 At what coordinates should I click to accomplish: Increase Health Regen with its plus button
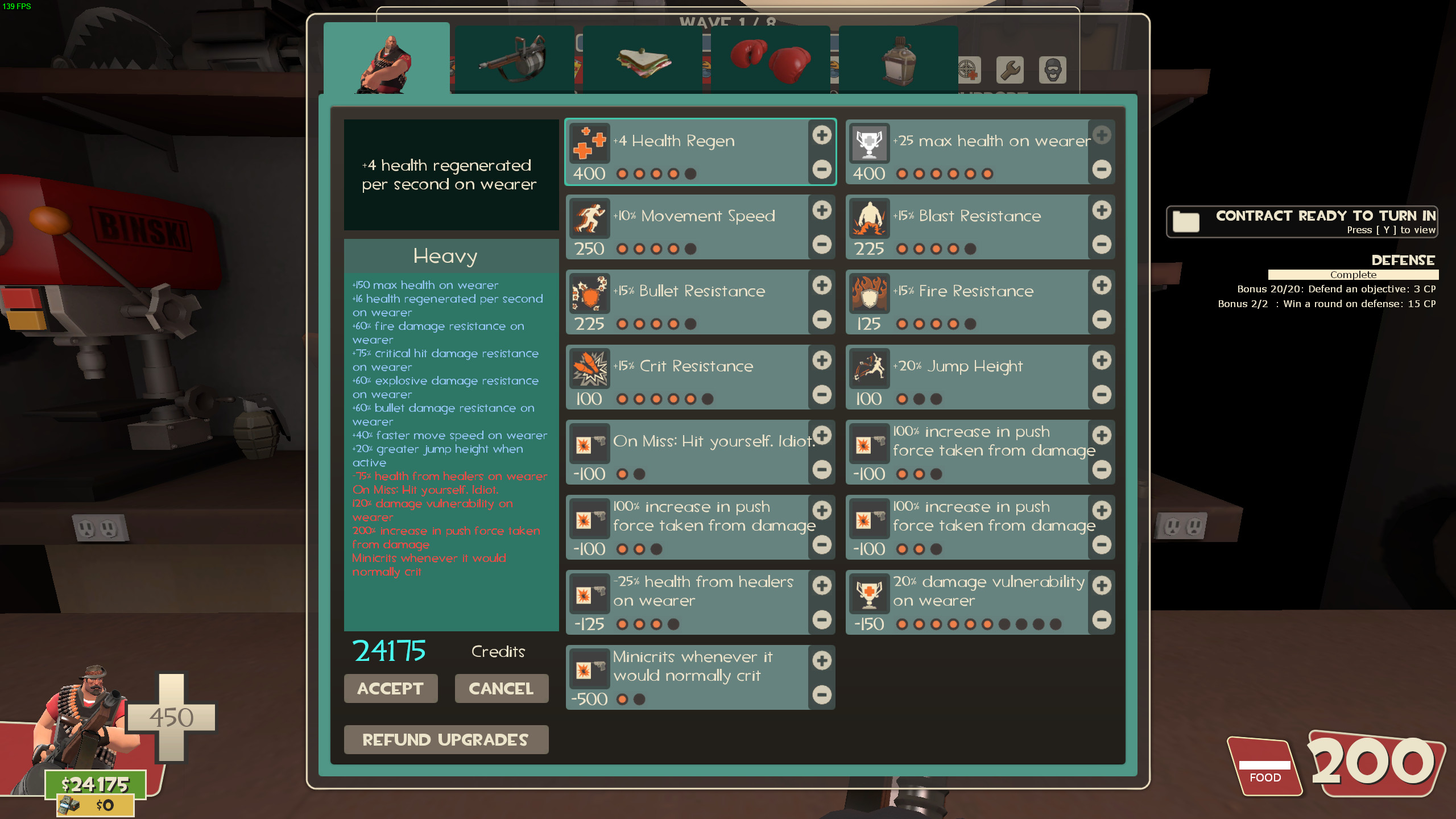coord(821,135)
